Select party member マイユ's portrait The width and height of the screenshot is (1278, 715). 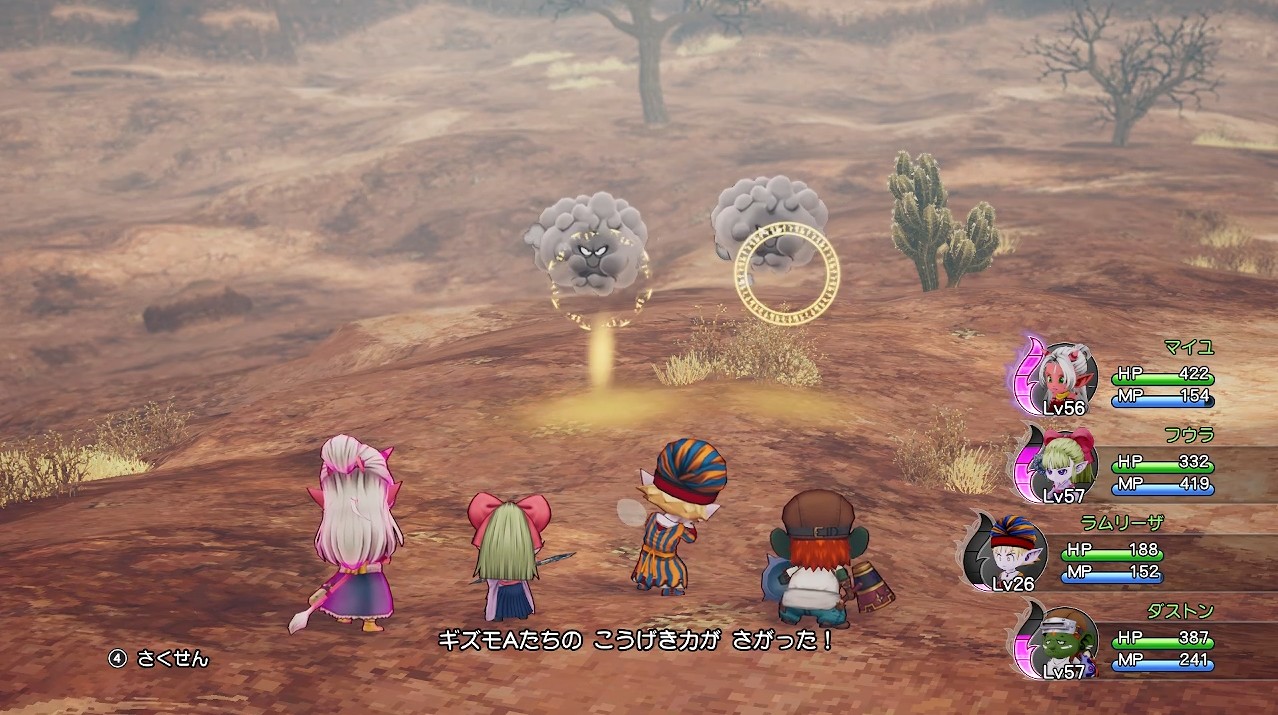tap(1067, 375)
